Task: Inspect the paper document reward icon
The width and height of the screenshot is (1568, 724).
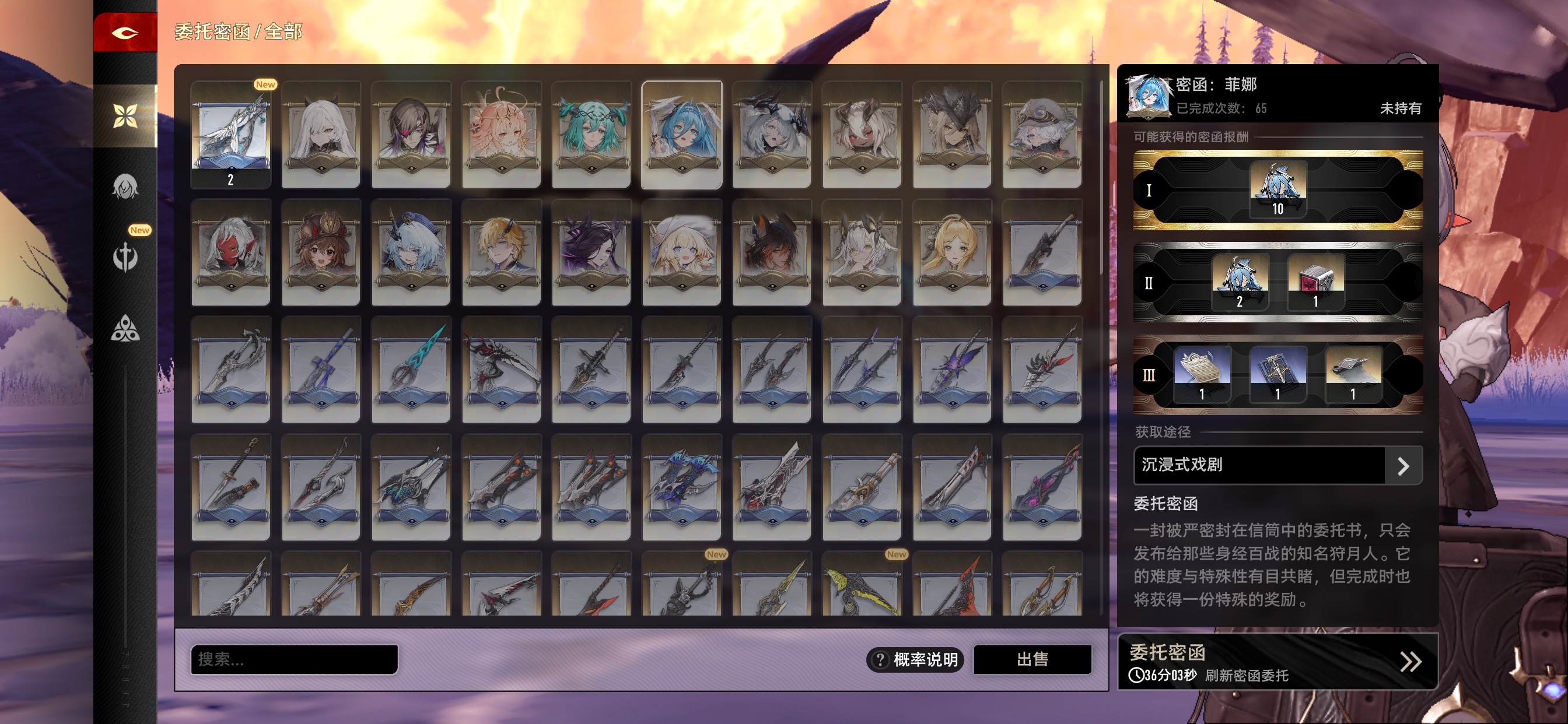Action: click(x=1202, y=374)
